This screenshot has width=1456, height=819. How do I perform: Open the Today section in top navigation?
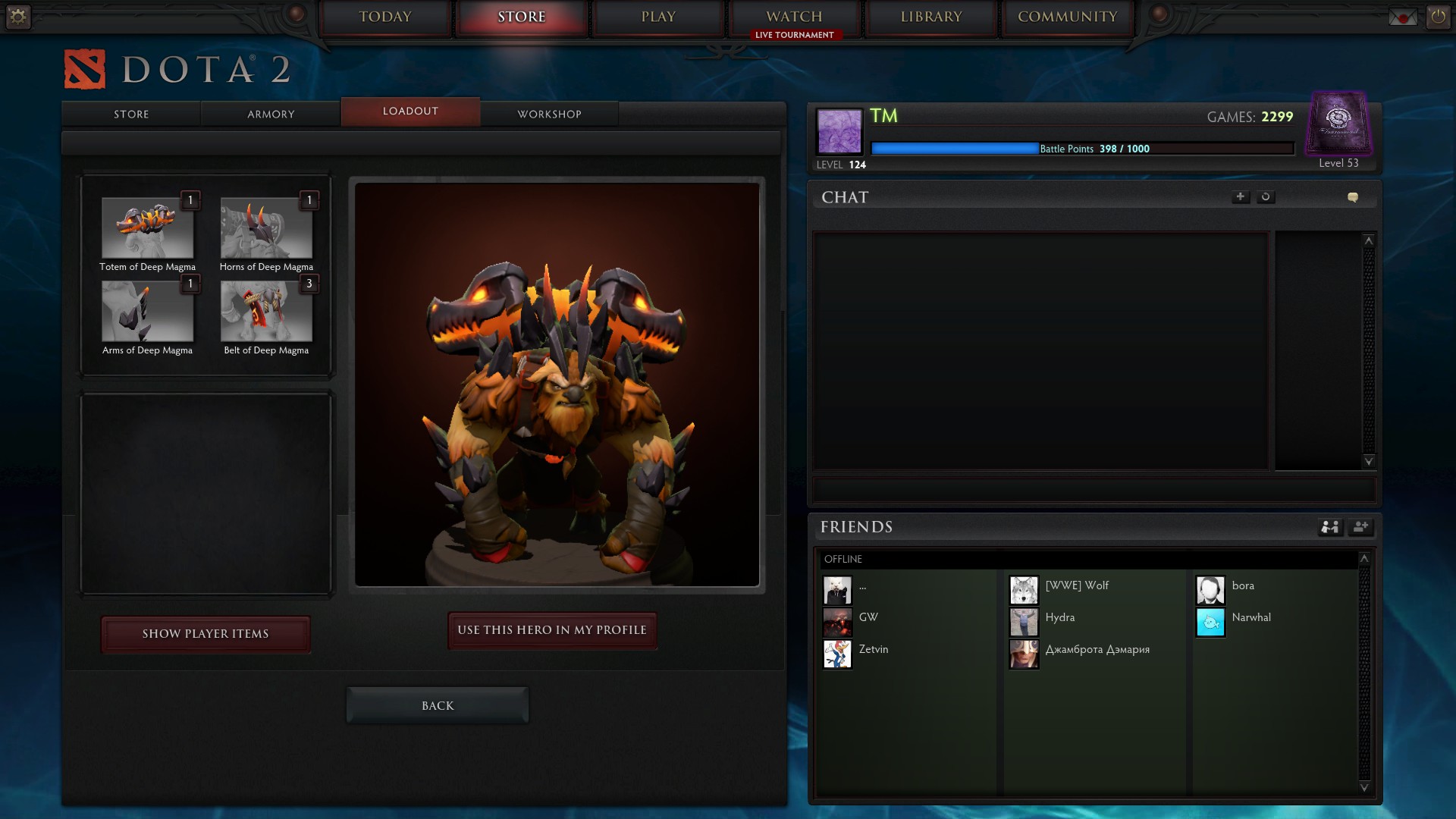385,17
